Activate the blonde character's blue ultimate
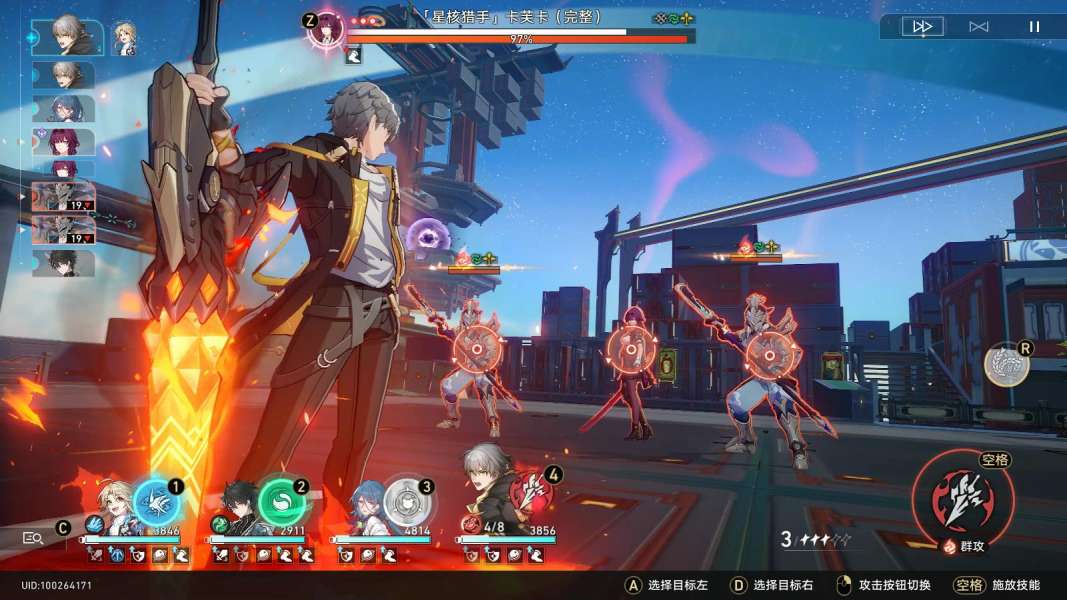This screenshot has width=1067, height=600. 156,502
